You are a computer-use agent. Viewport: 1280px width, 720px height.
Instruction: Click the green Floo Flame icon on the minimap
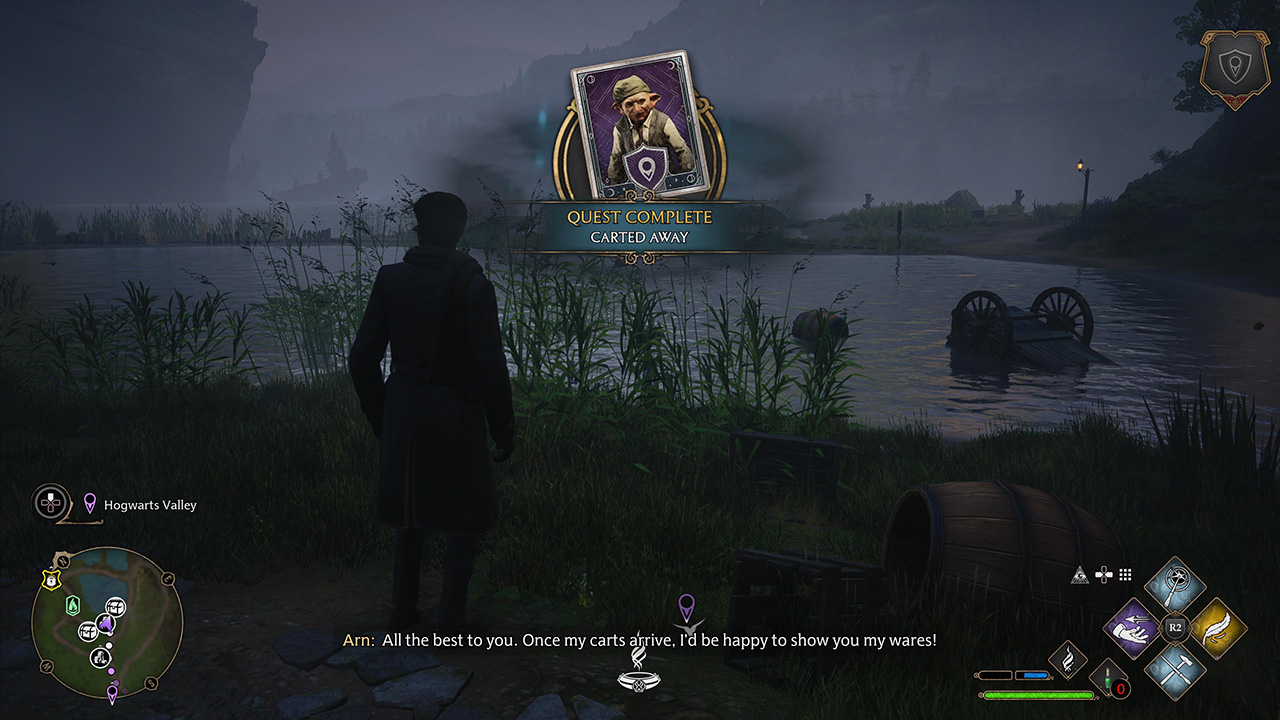[73, 604]
